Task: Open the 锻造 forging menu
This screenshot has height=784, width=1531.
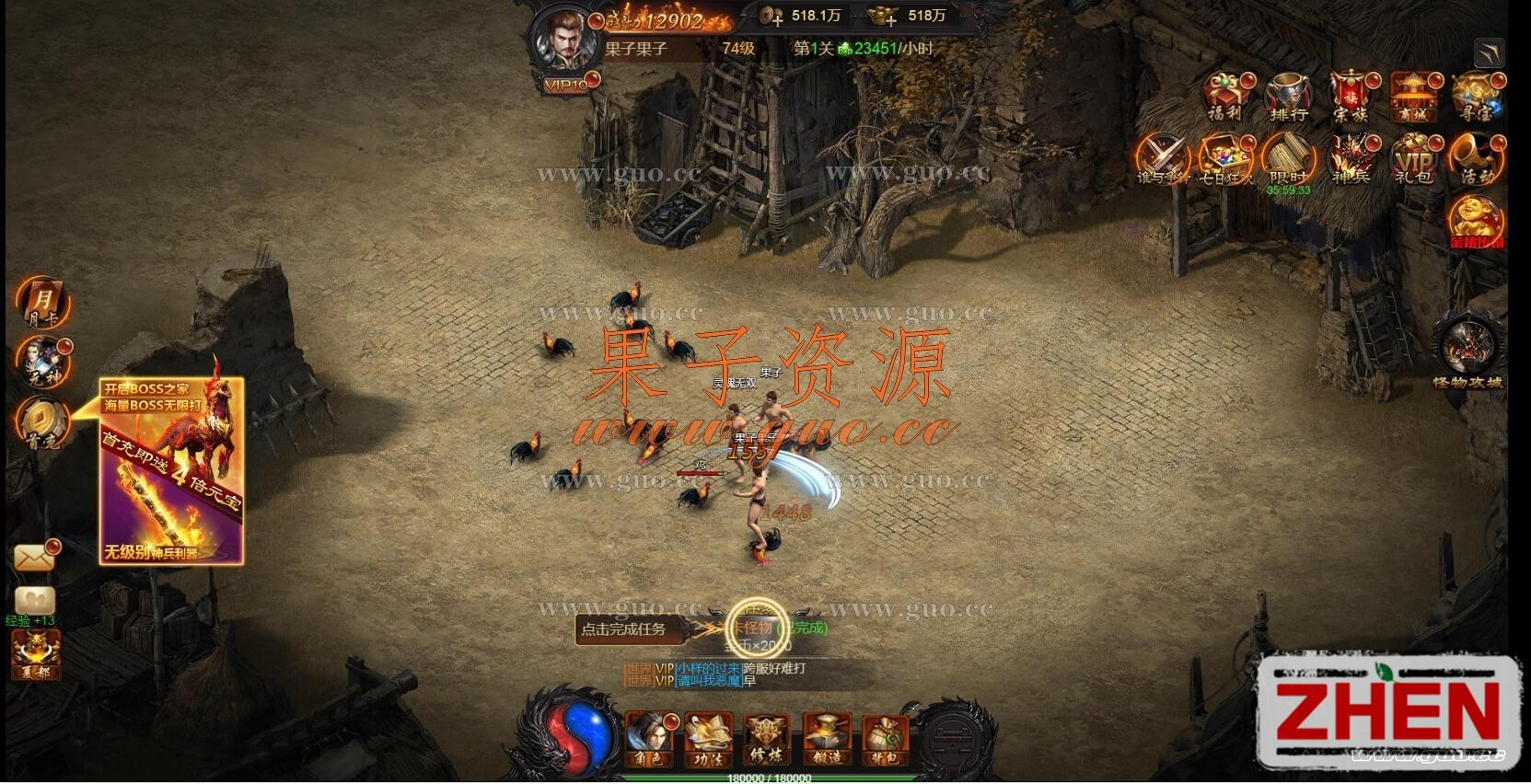Action: [x=826, y=738]
